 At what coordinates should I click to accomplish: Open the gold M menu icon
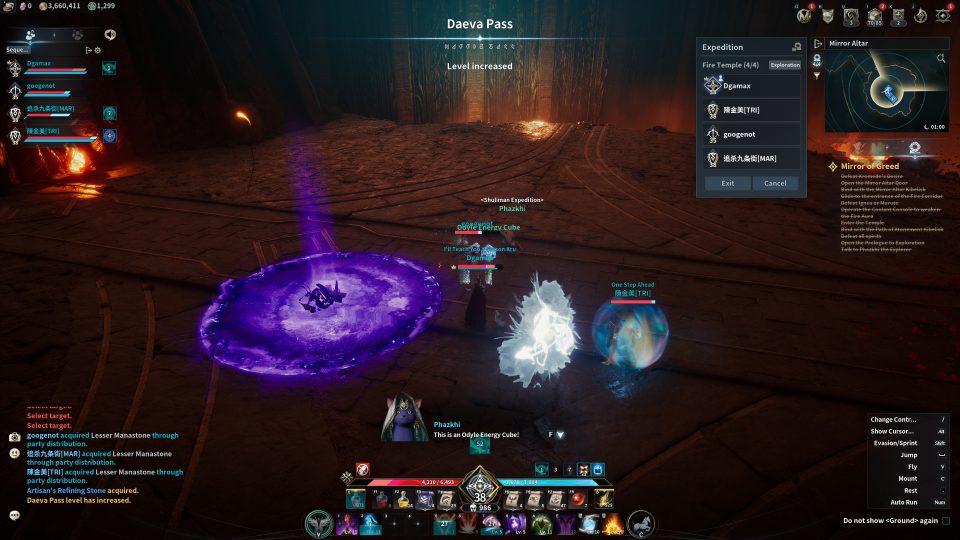pos(803,15)
